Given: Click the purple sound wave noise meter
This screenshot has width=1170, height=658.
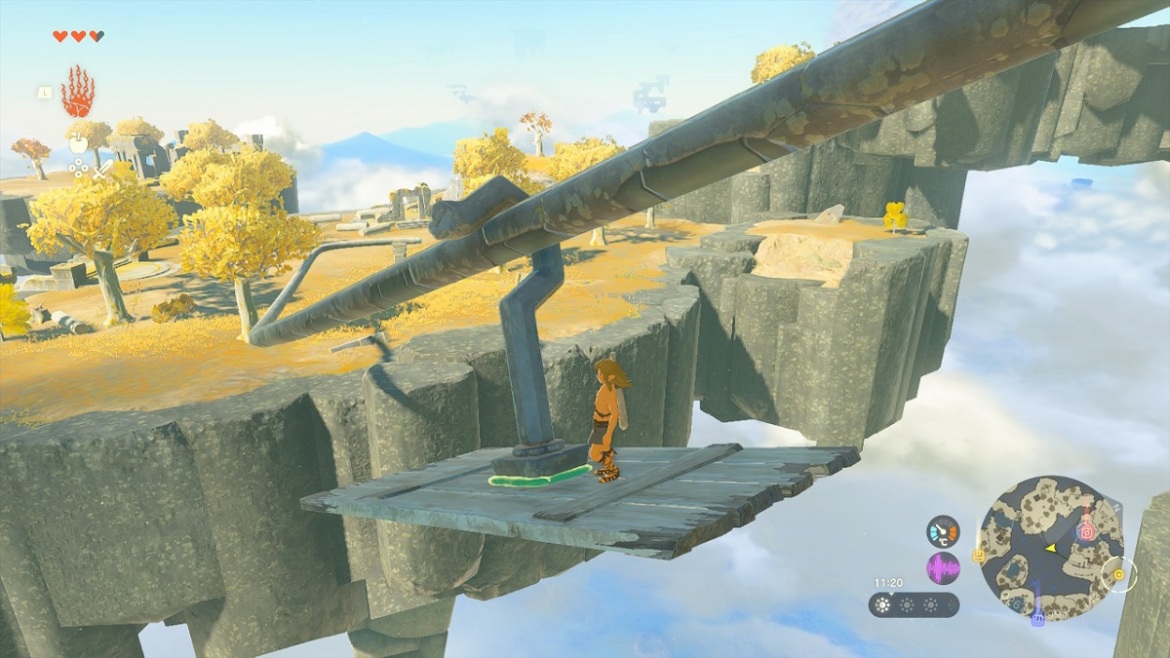Looking at the screenshot, I should [x=942, y=569].
